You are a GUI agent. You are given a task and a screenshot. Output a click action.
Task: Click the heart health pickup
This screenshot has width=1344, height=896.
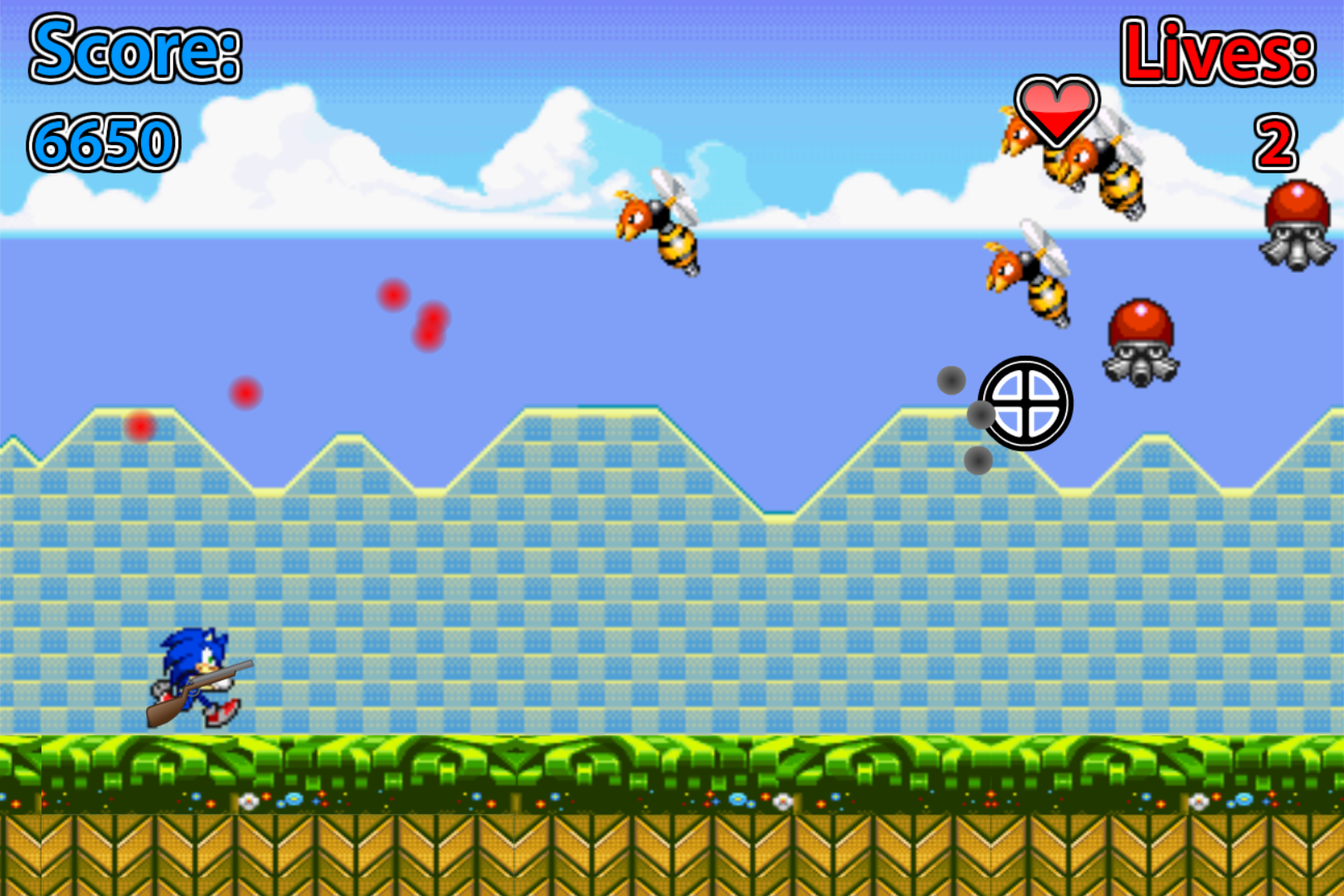1055,108
